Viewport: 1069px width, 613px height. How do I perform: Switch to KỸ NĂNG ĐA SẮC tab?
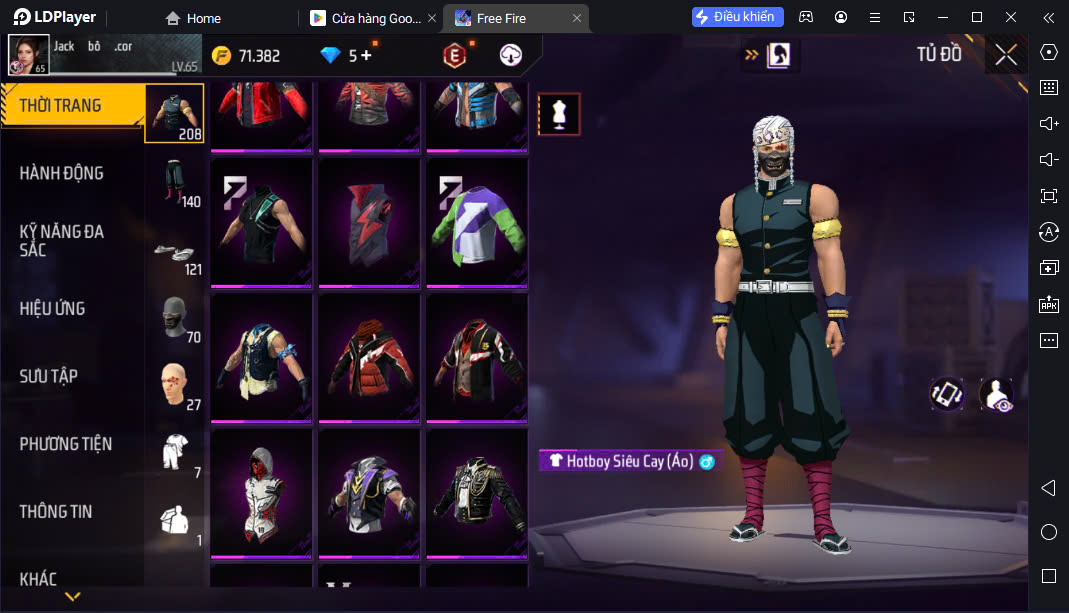click(x=62, y=240)
